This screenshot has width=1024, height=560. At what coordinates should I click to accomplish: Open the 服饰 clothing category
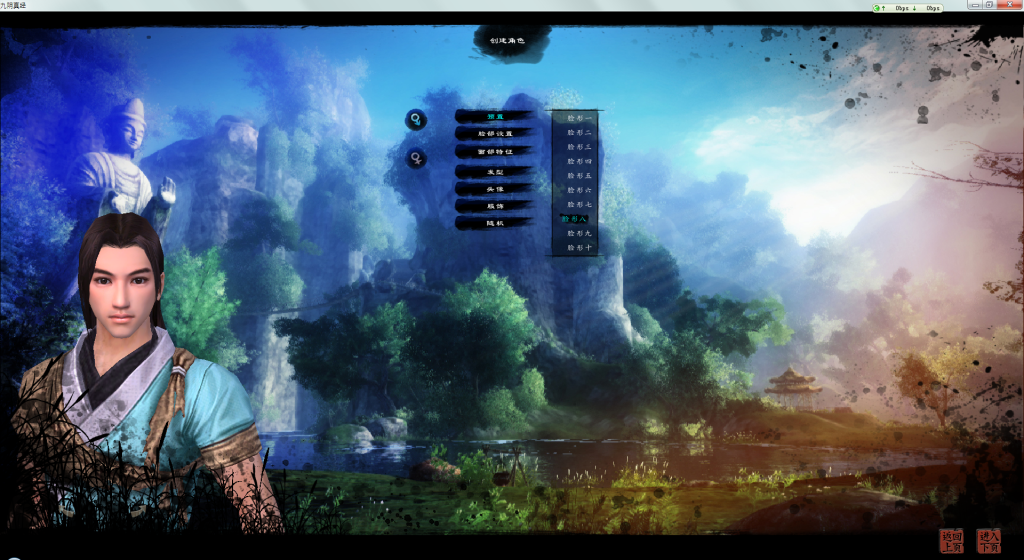(494, 205)
